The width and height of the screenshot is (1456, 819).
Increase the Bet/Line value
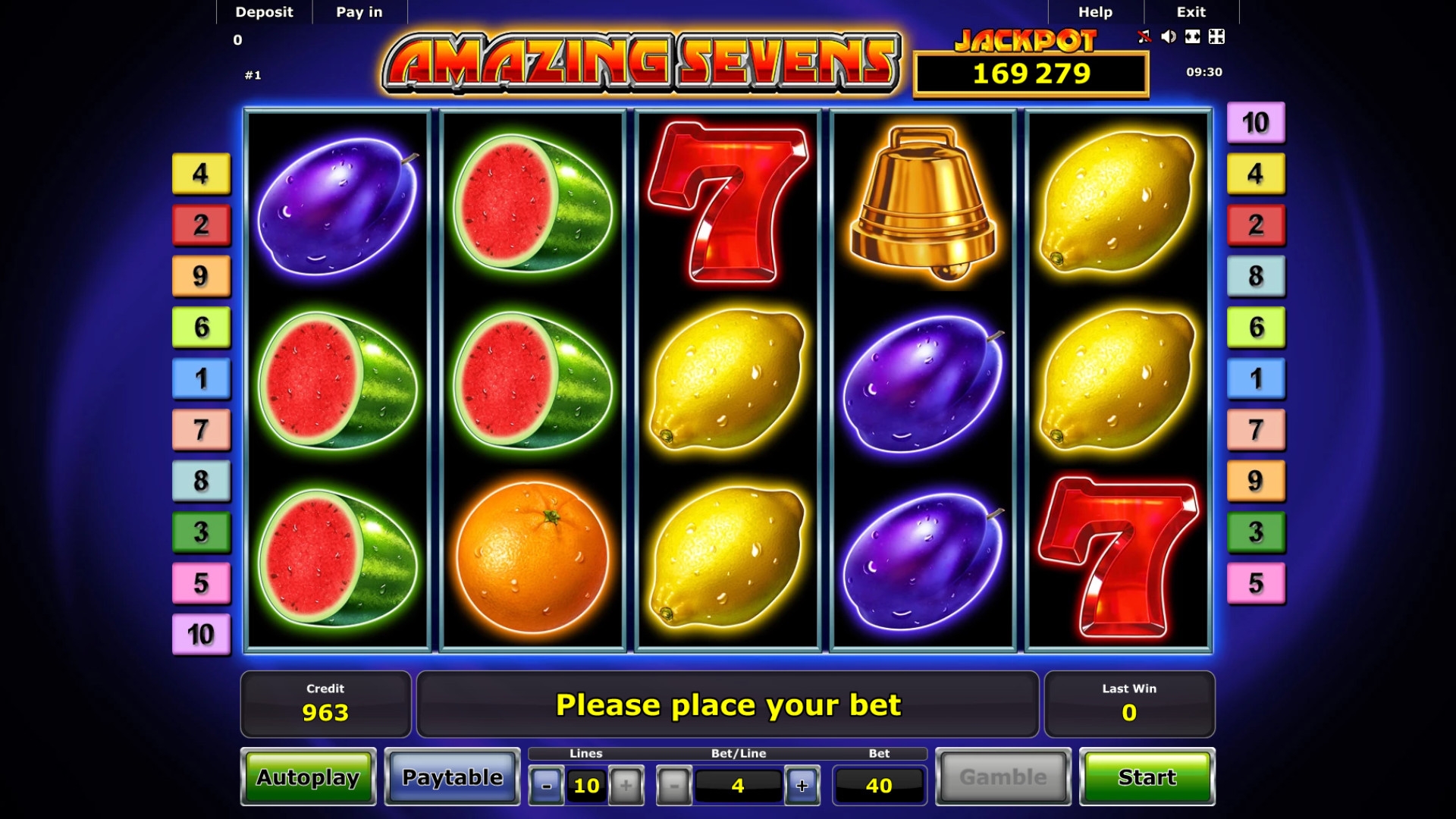802,786
